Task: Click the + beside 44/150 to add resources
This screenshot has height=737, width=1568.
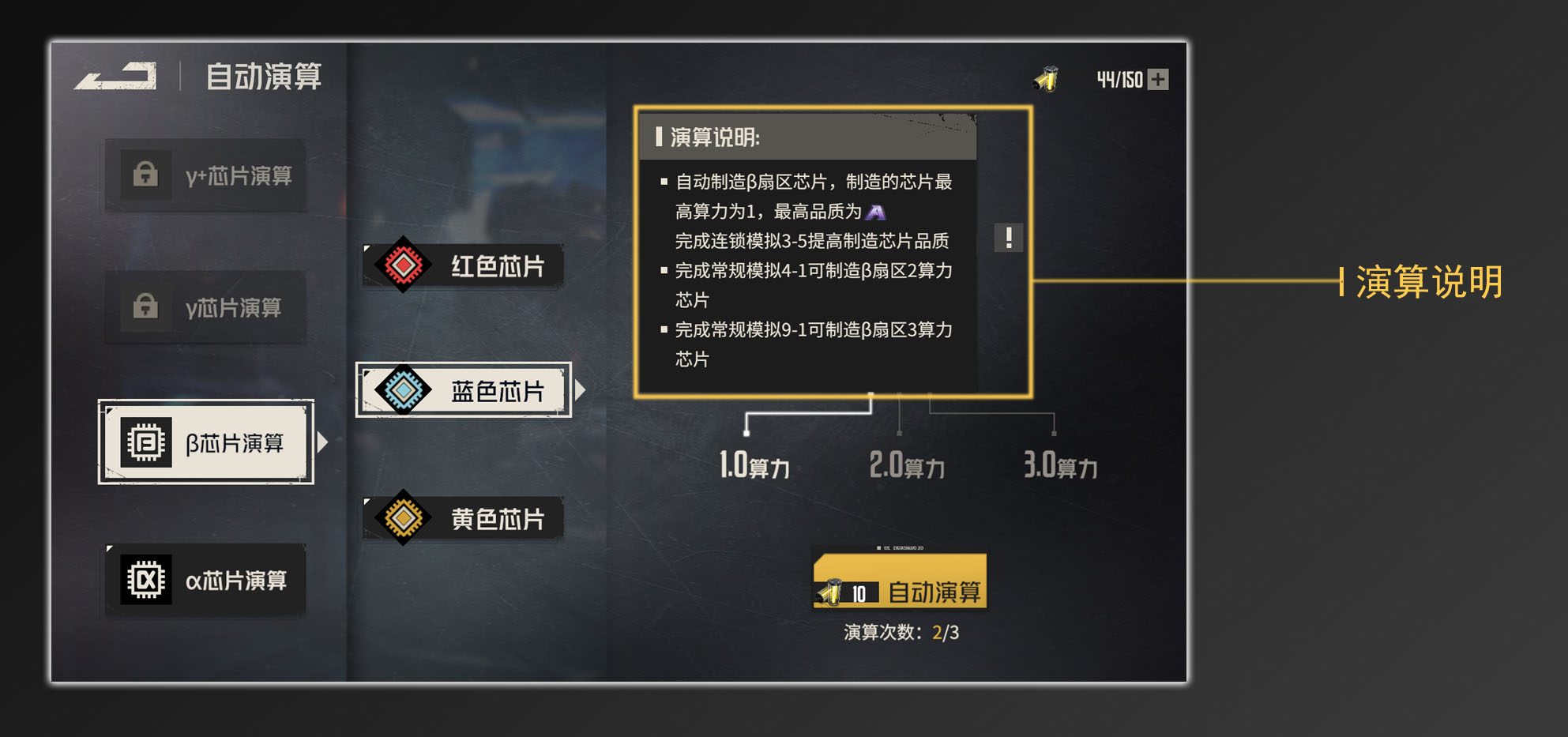Action: tap(1160, 78)
